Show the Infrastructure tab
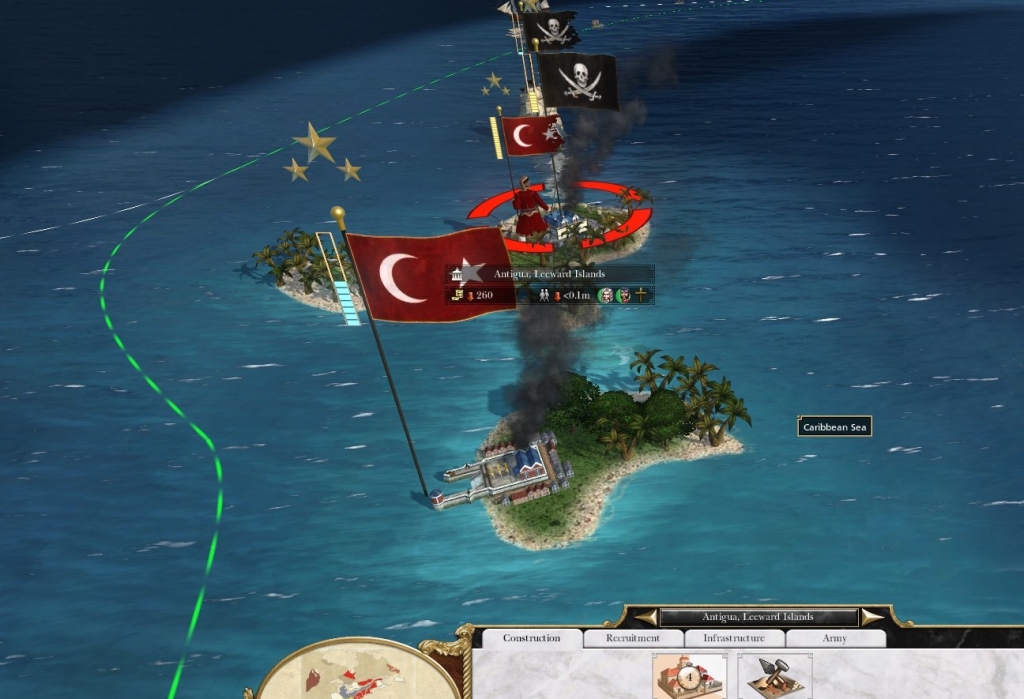This screenshot has width=1024, height=699. pos(734,638)
